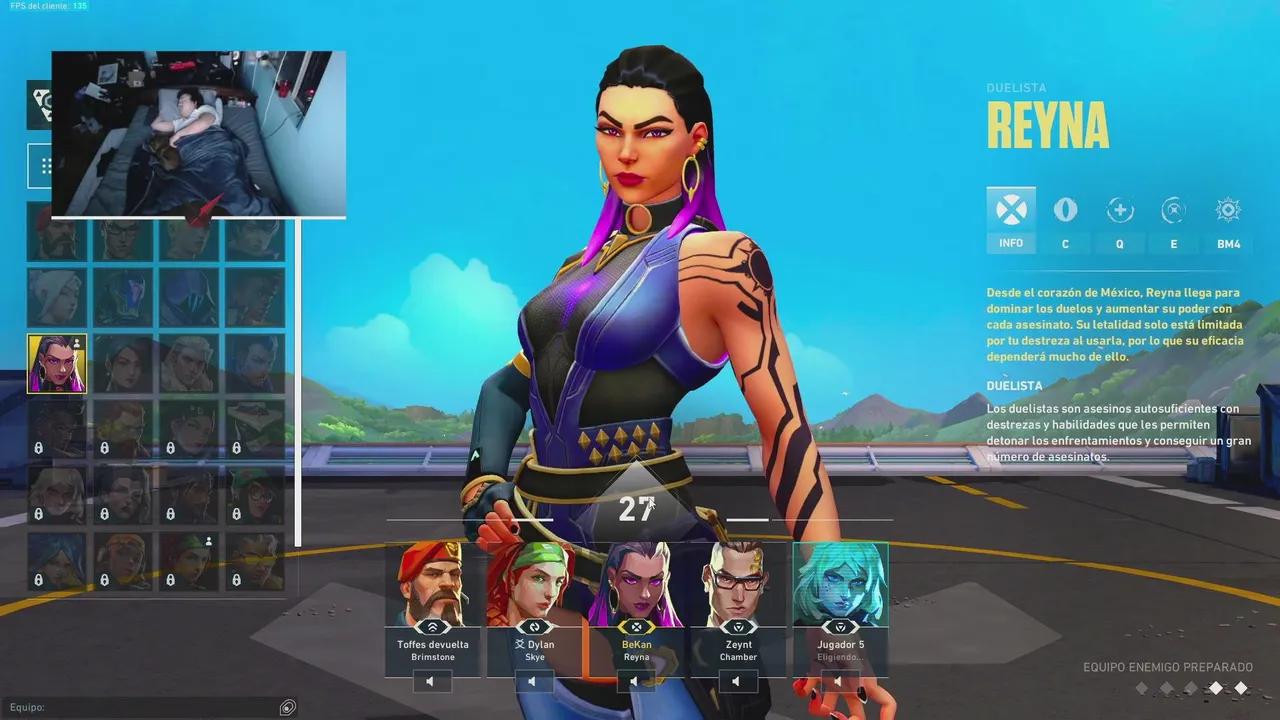The width and height of the screenshot is (1280, 720).
Task: Open Reyna's BM4 ultimate ability icon
Action: point(1227,210)
